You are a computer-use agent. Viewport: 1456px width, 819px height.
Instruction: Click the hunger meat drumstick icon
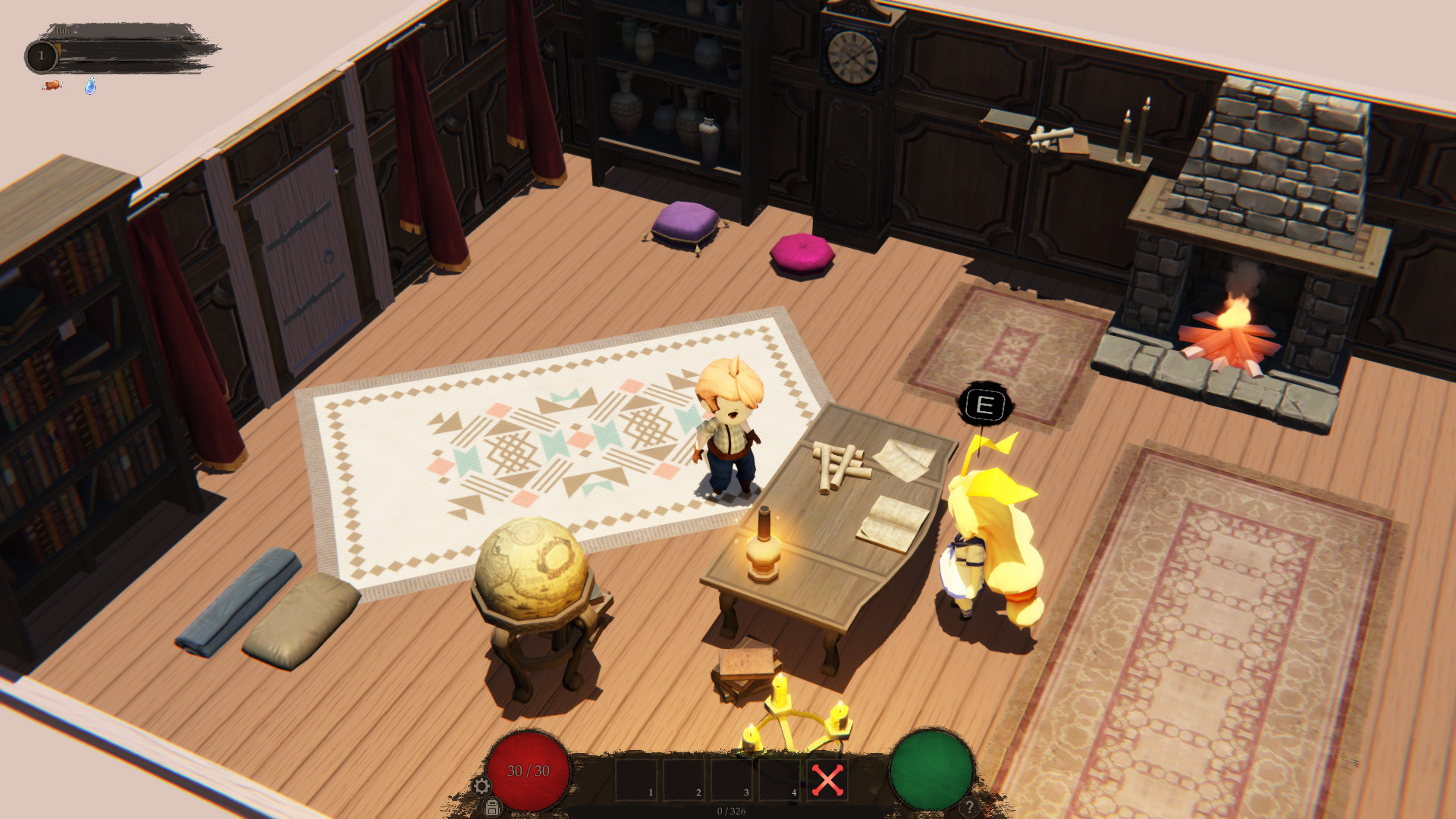[x=53, y=86]
